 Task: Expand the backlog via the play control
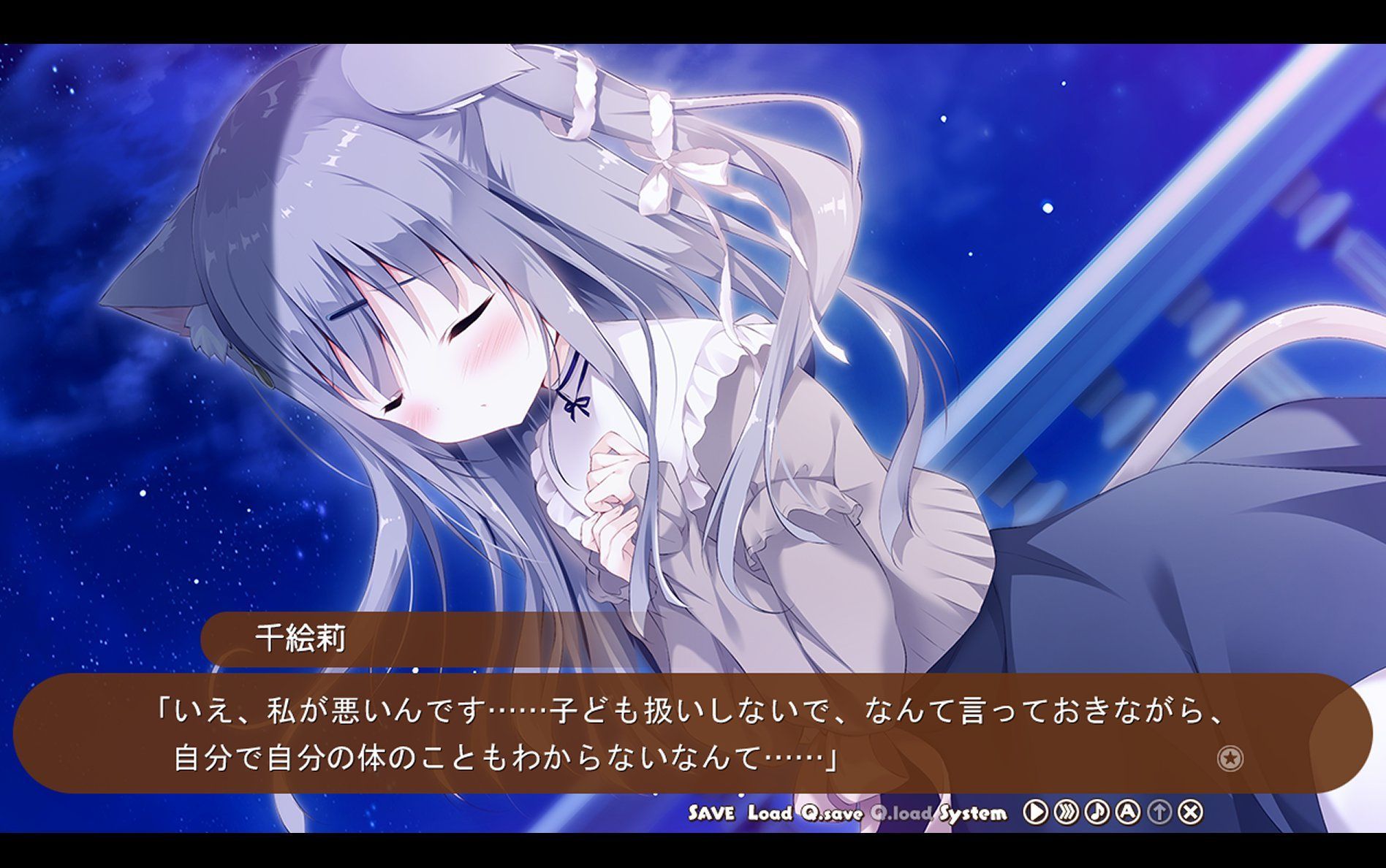tap(1034, 812)
